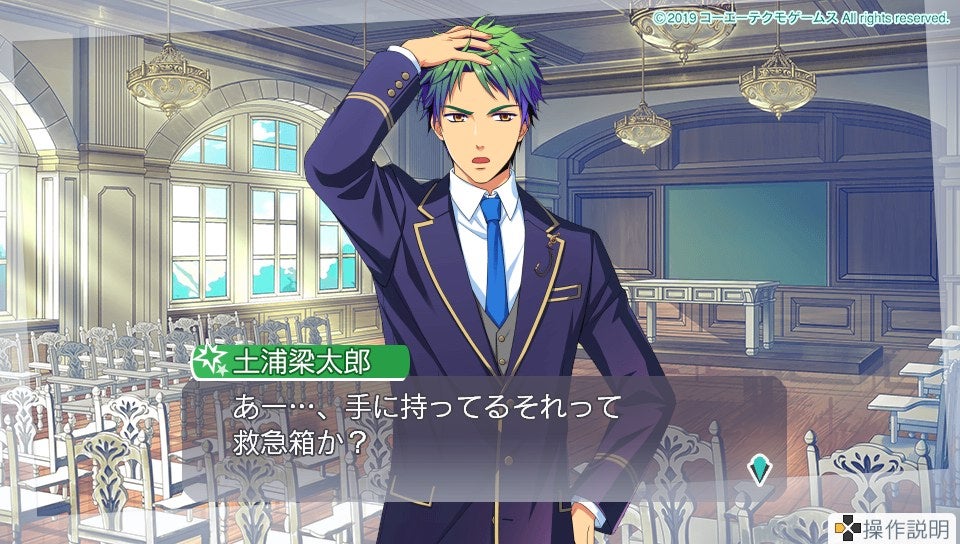
Task: Advance dialogue with the teal gem indicator
Action: (x=761, y=466)
